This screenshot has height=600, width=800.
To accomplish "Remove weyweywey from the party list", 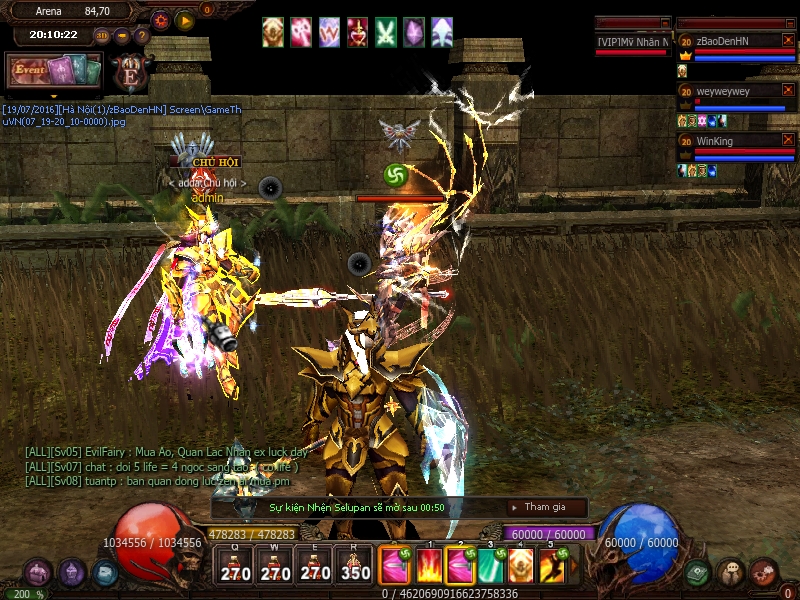I will (x=788, y=91).
